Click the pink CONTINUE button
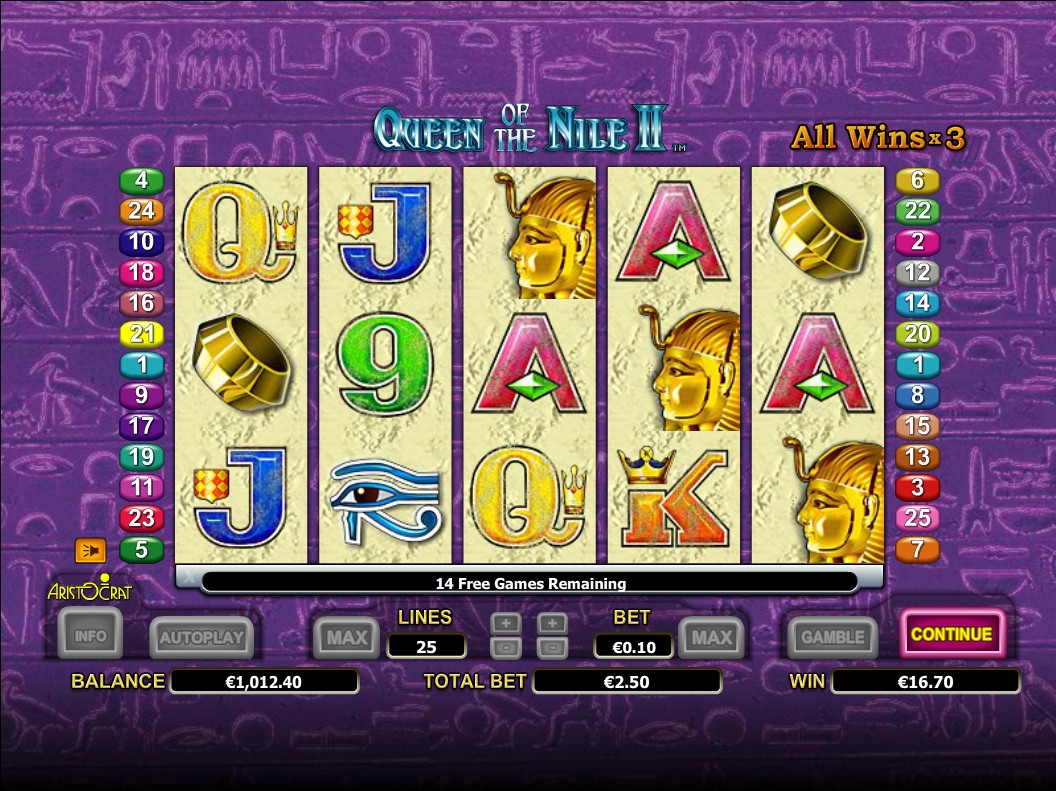Viewport: 1056px width, 791px height. (951, 634)
